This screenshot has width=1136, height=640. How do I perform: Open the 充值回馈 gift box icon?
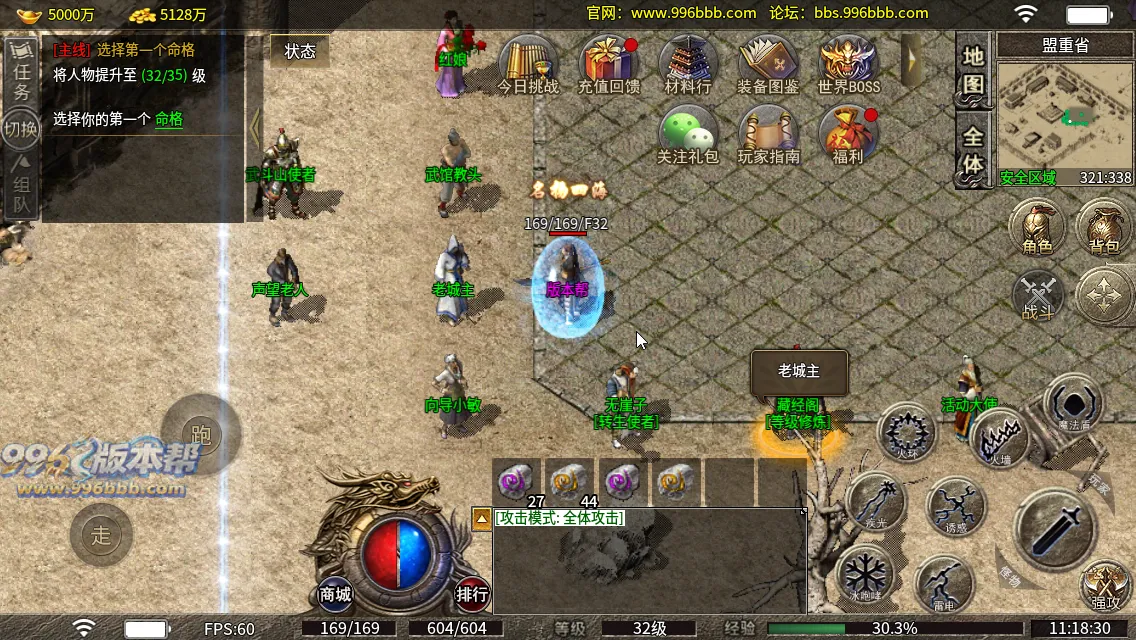tap(608, 64)
